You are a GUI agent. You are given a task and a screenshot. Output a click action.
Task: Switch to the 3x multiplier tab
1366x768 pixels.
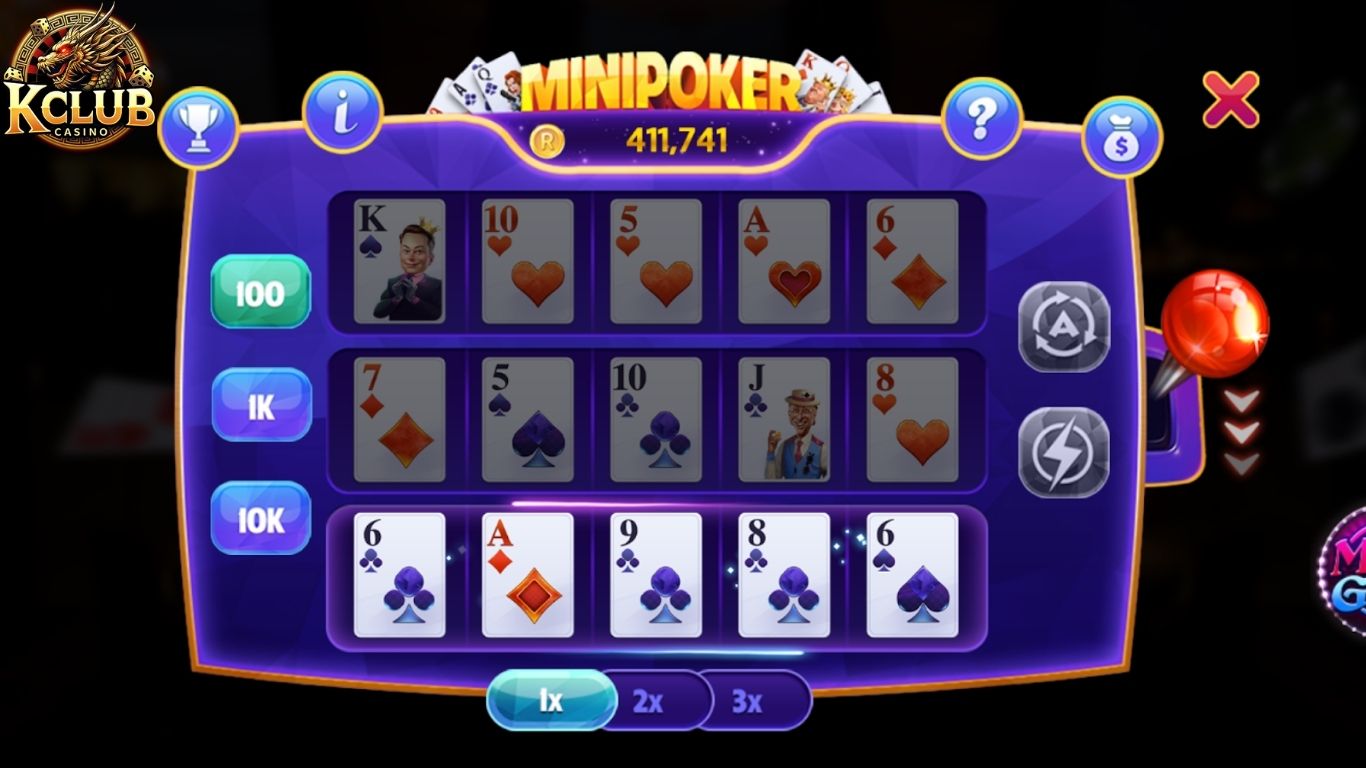(x=748, y=701)
